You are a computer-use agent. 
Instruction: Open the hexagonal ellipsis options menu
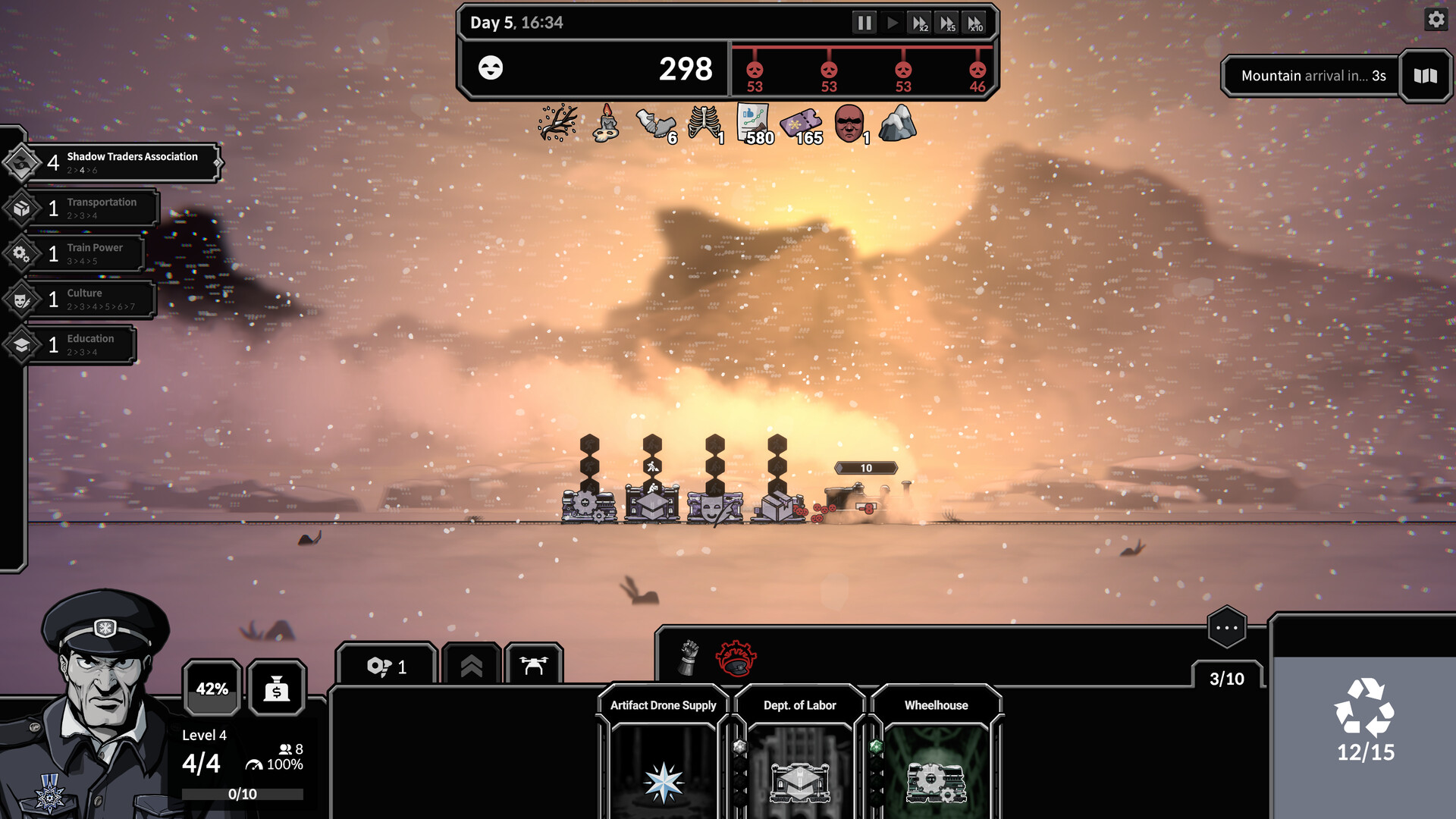[1228, 628]
